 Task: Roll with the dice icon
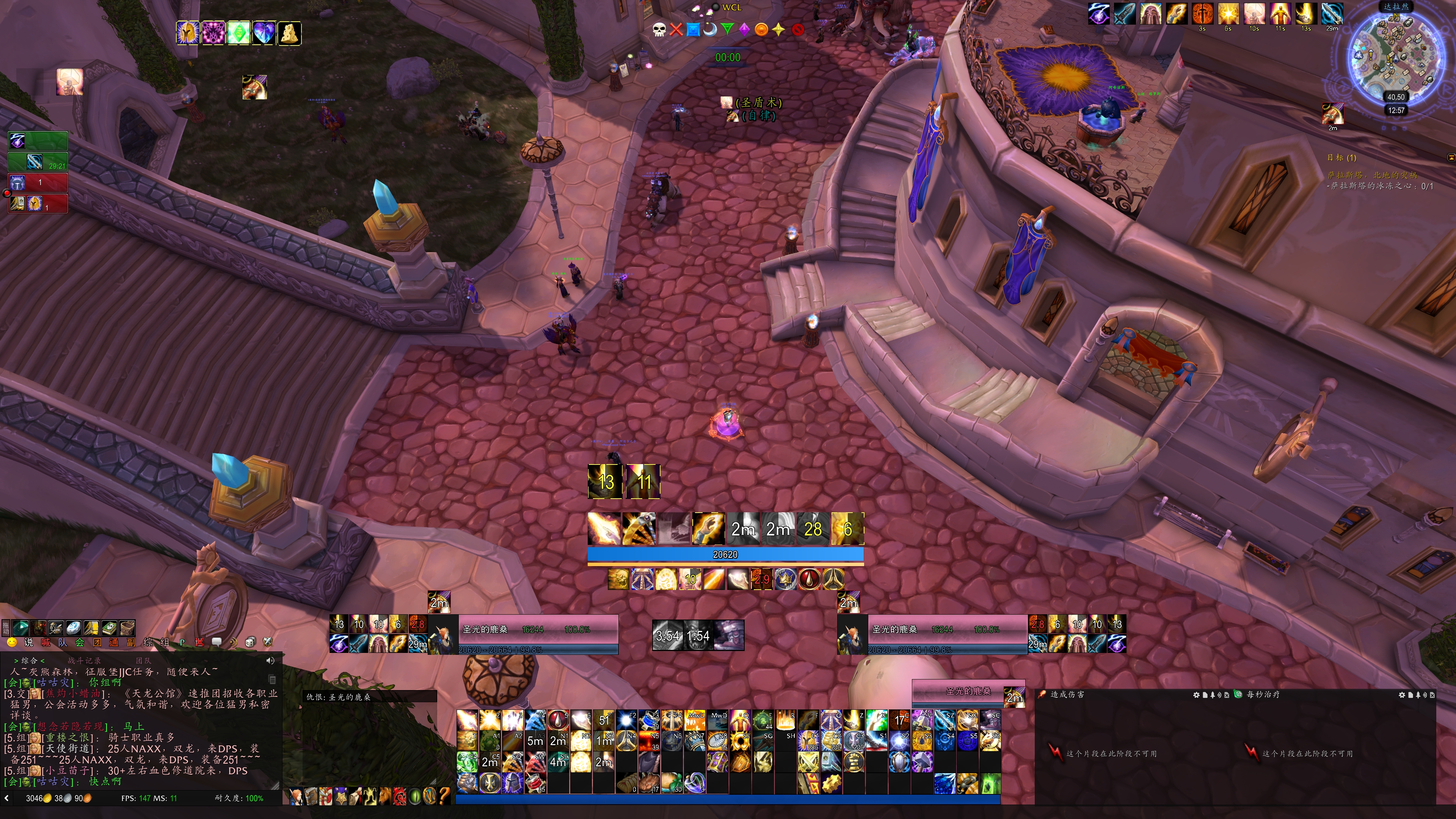click(250, 642)
